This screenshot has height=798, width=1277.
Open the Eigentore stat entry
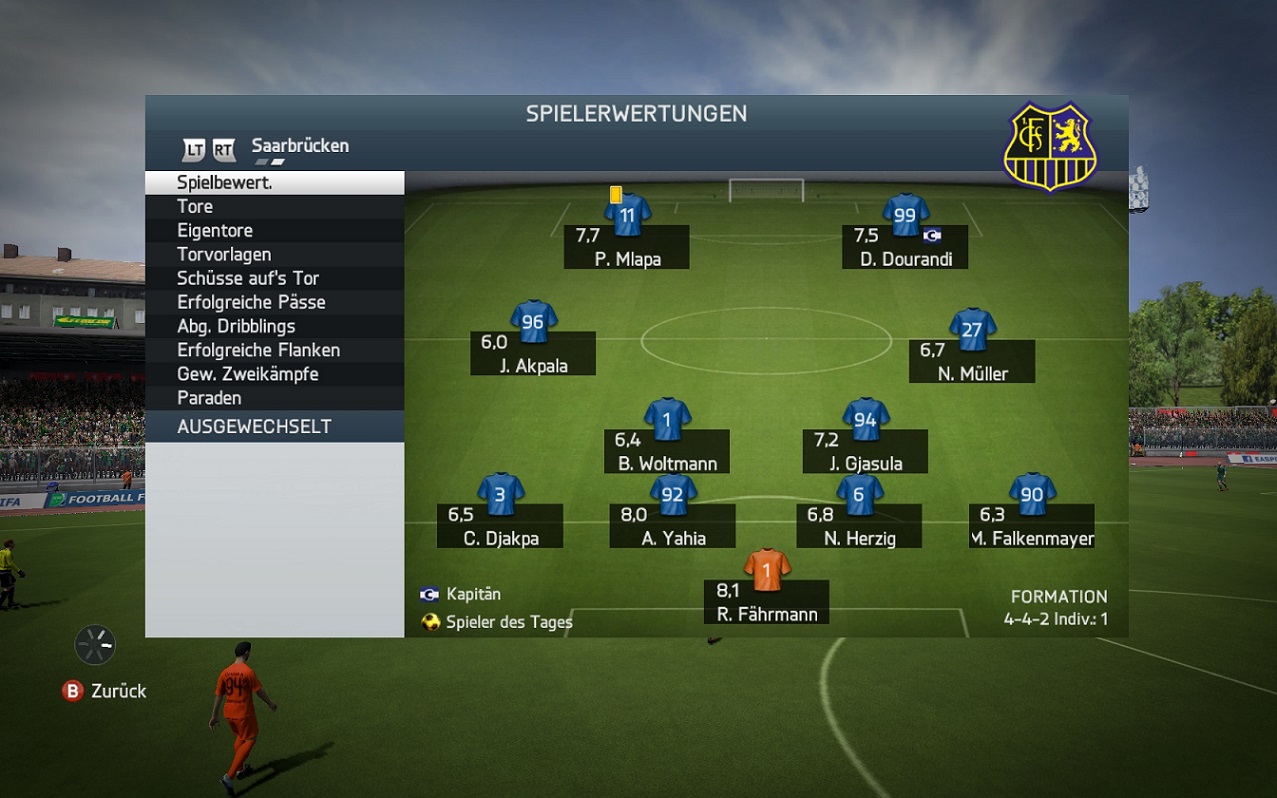(274, 231)
